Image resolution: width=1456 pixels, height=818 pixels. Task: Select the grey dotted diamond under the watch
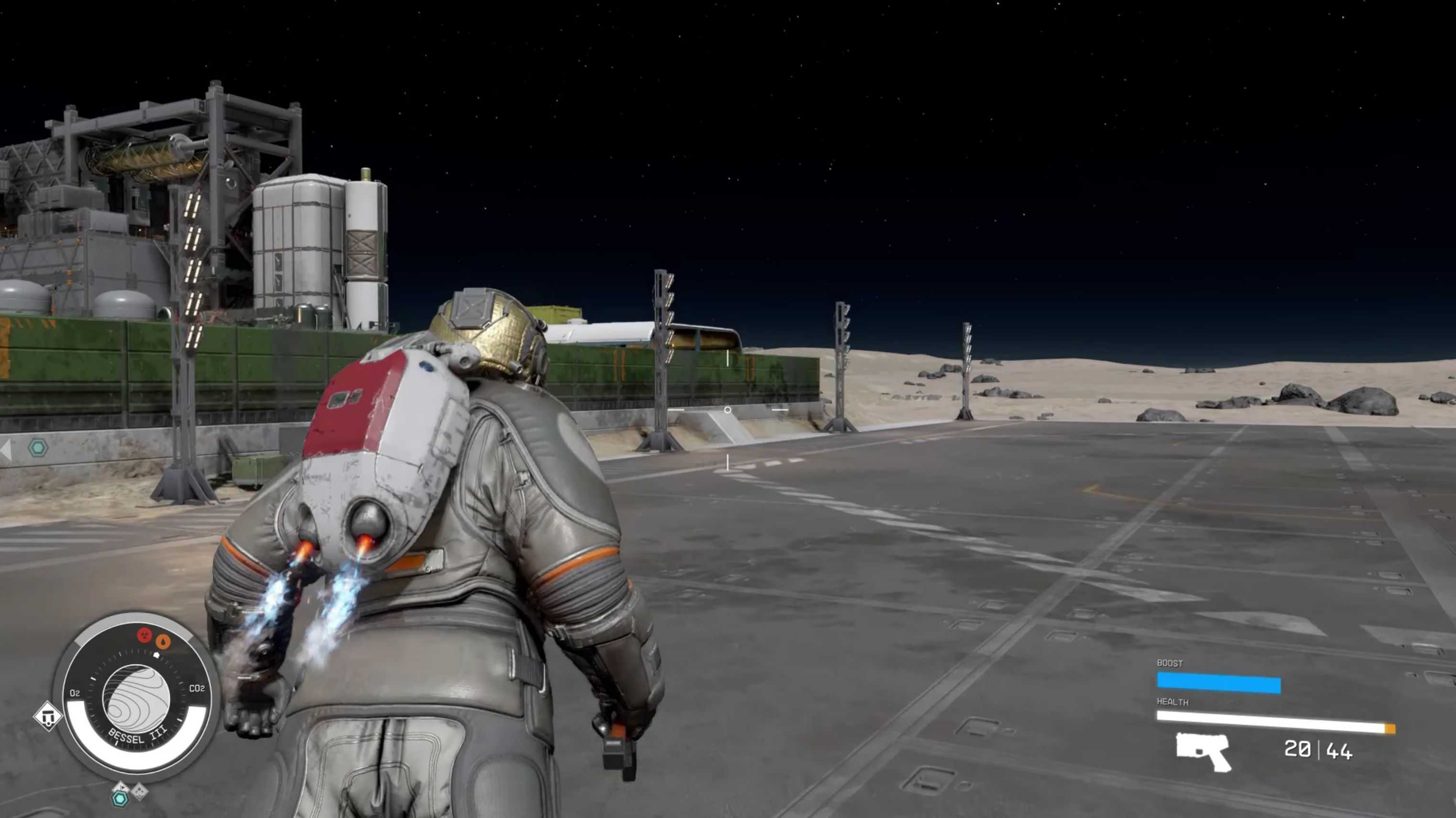pyautogui.click(x=139, y=791)
